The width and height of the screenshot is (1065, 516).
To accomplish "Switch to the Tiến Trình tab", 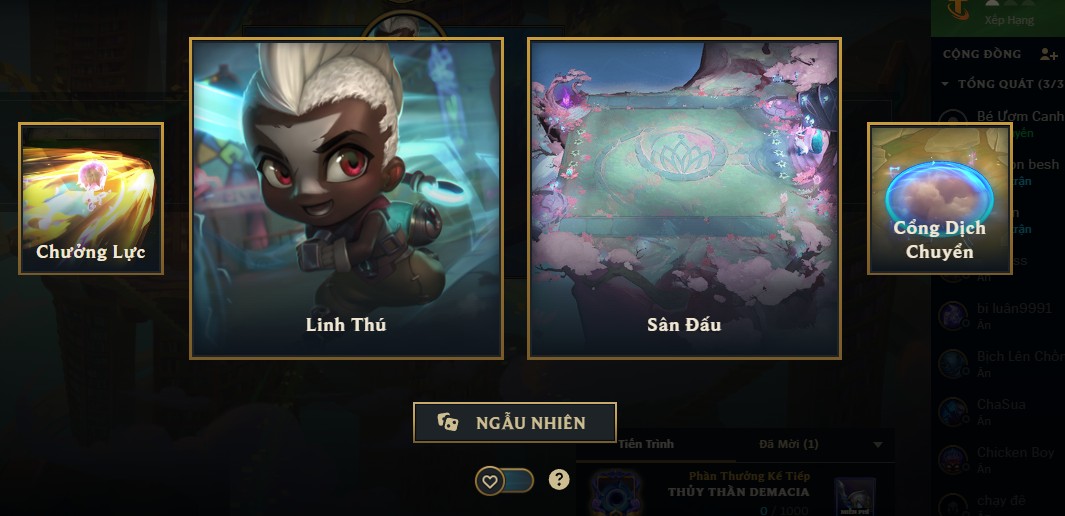I will (x=646, y=444).
